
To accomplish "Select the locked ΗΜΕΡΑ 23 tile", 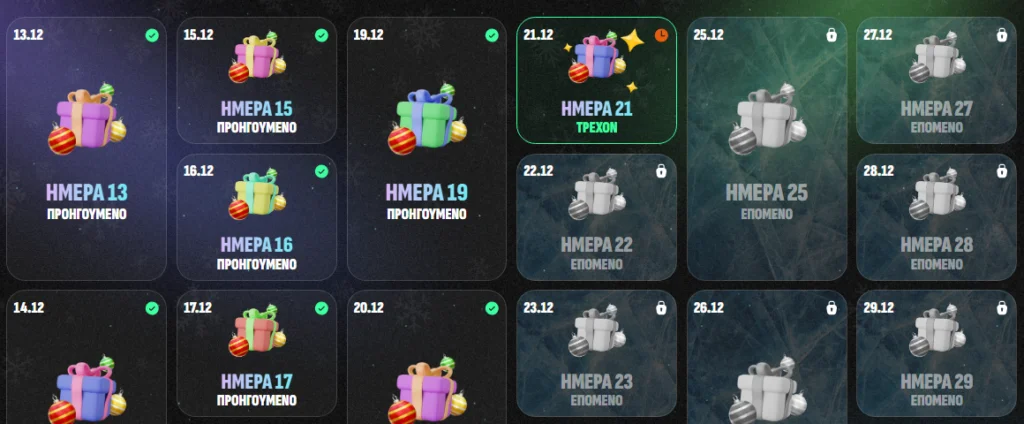I will [597, 353].
